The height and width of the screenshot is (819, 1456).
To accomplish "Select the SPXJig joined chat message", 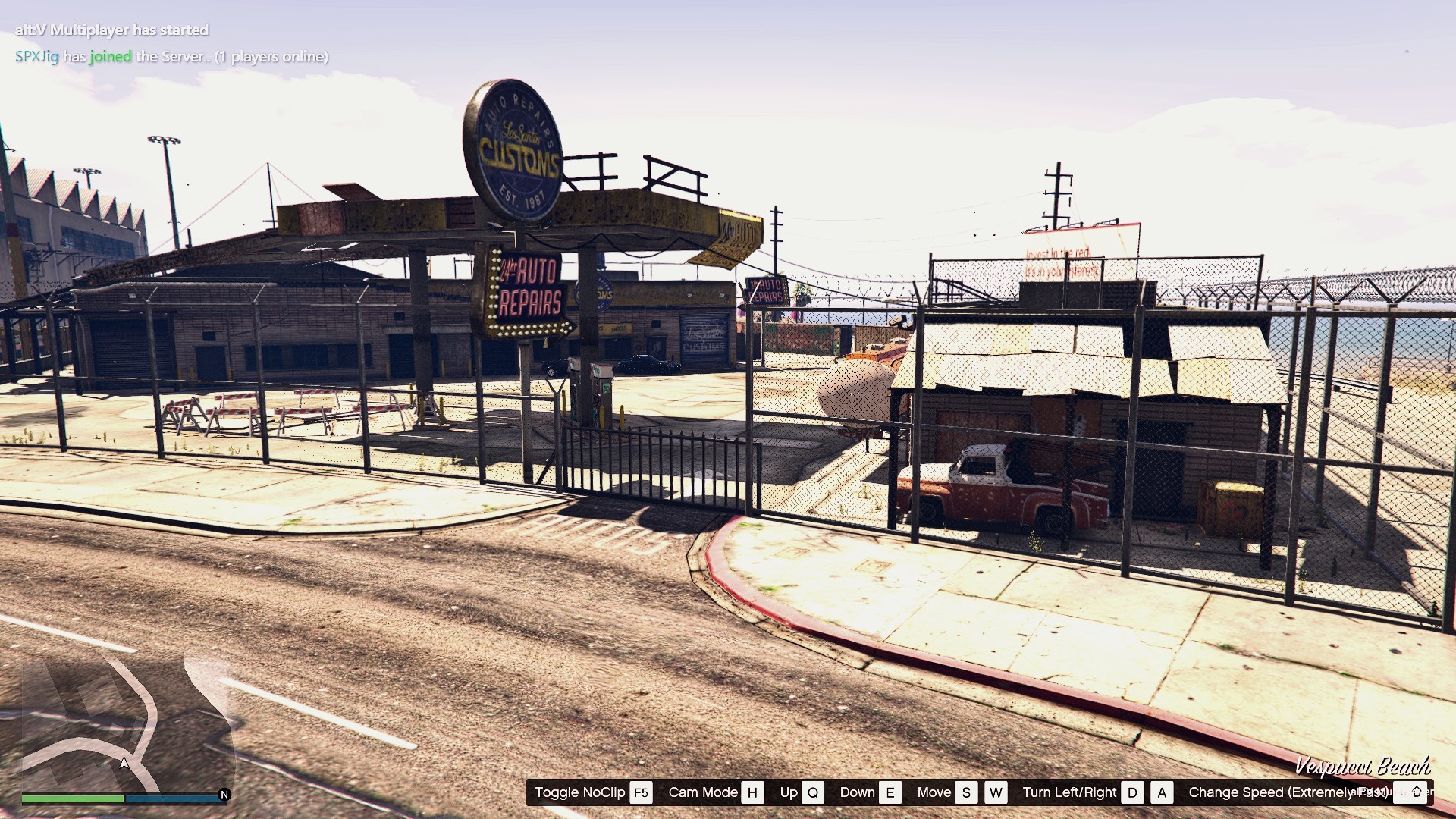I will tap(171, 57).
